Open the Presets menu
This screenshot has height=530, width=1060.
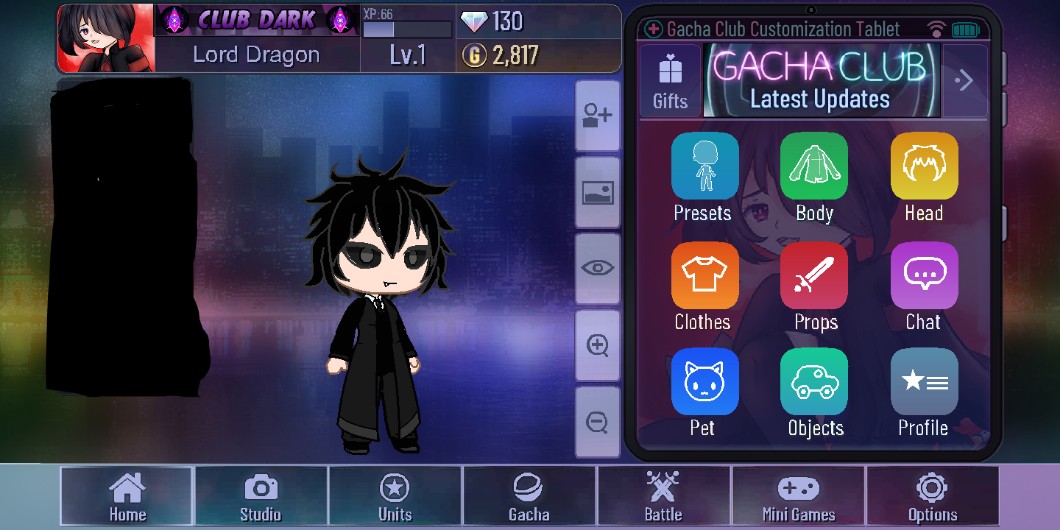[x=703, y=166]
